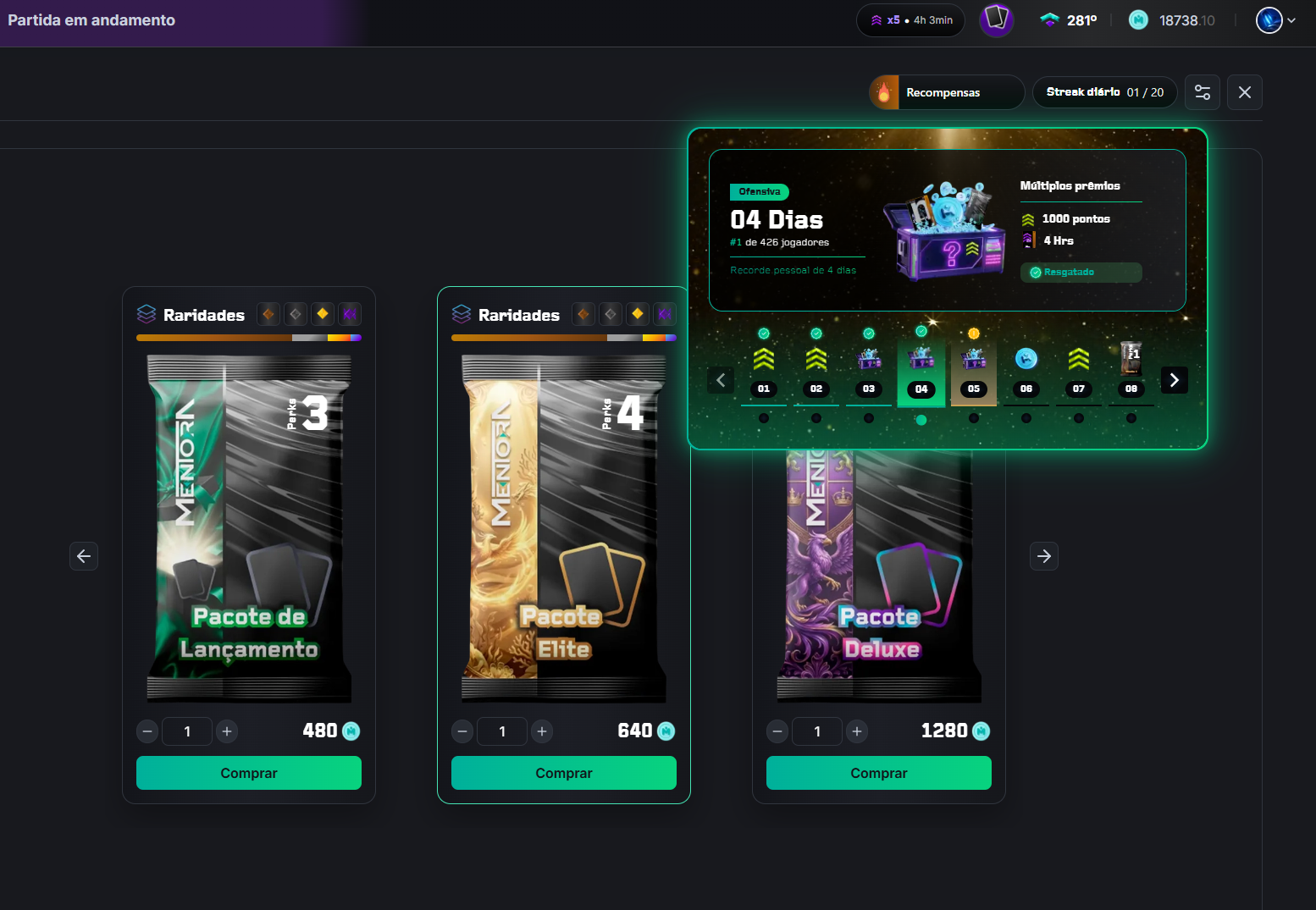This screenshot has width=1316, height=910.
Task: Click the rarity distribution bar under Raridades
Action: (x=248, y=337)
